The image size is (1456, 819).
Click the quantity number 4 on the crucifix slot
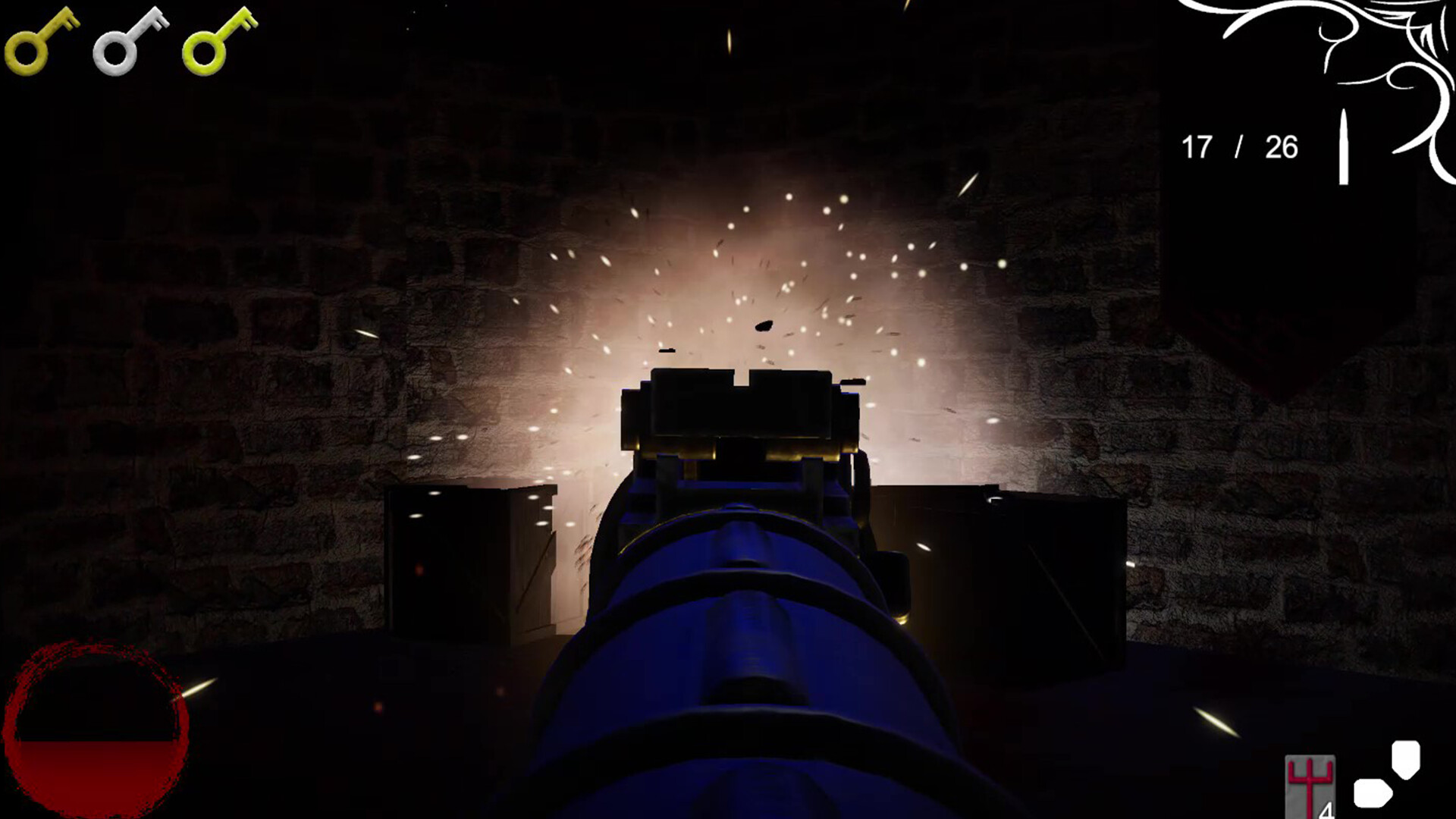tap(1326, 810)
